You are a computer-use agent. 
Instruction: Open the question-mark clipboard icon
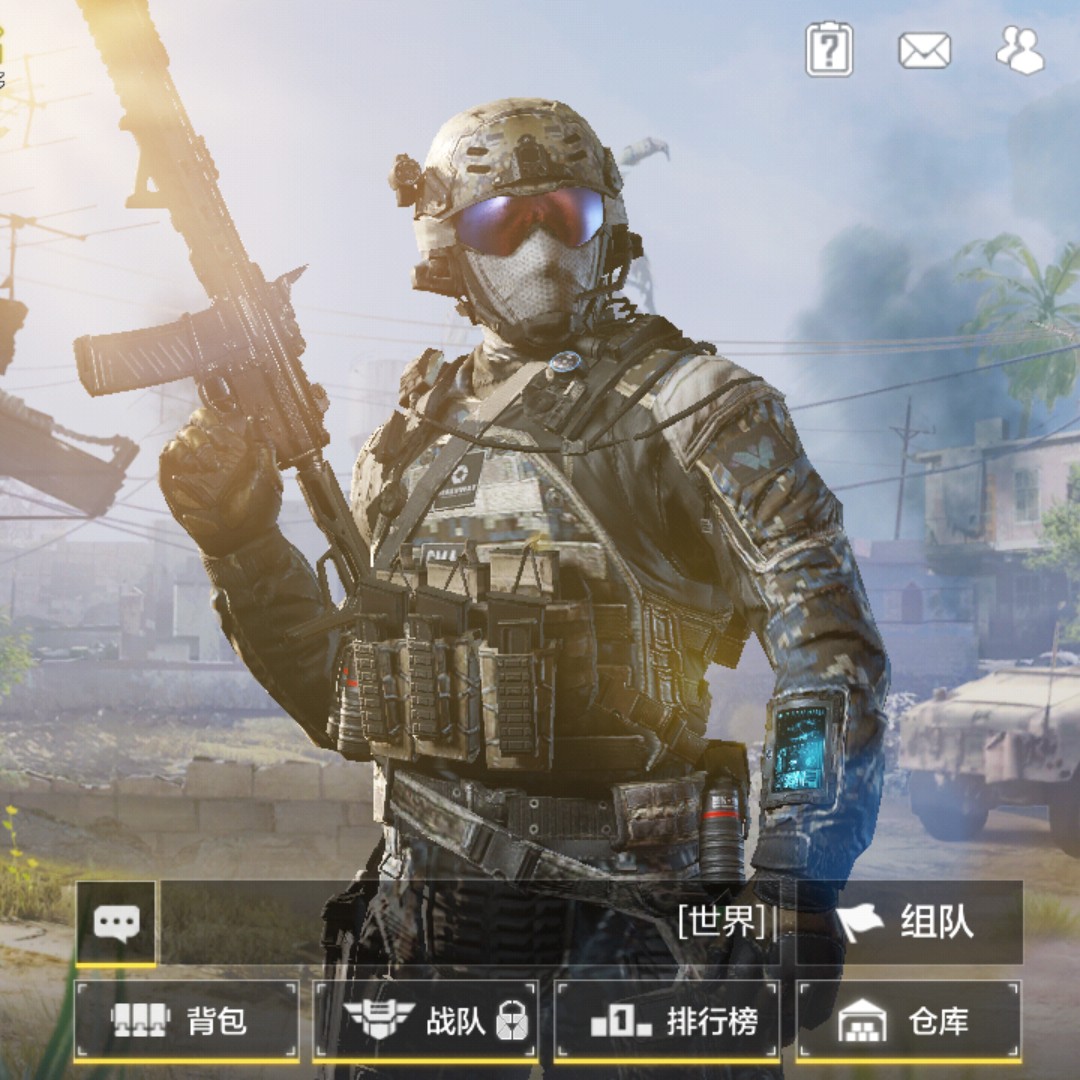click(x=829, y=49)
